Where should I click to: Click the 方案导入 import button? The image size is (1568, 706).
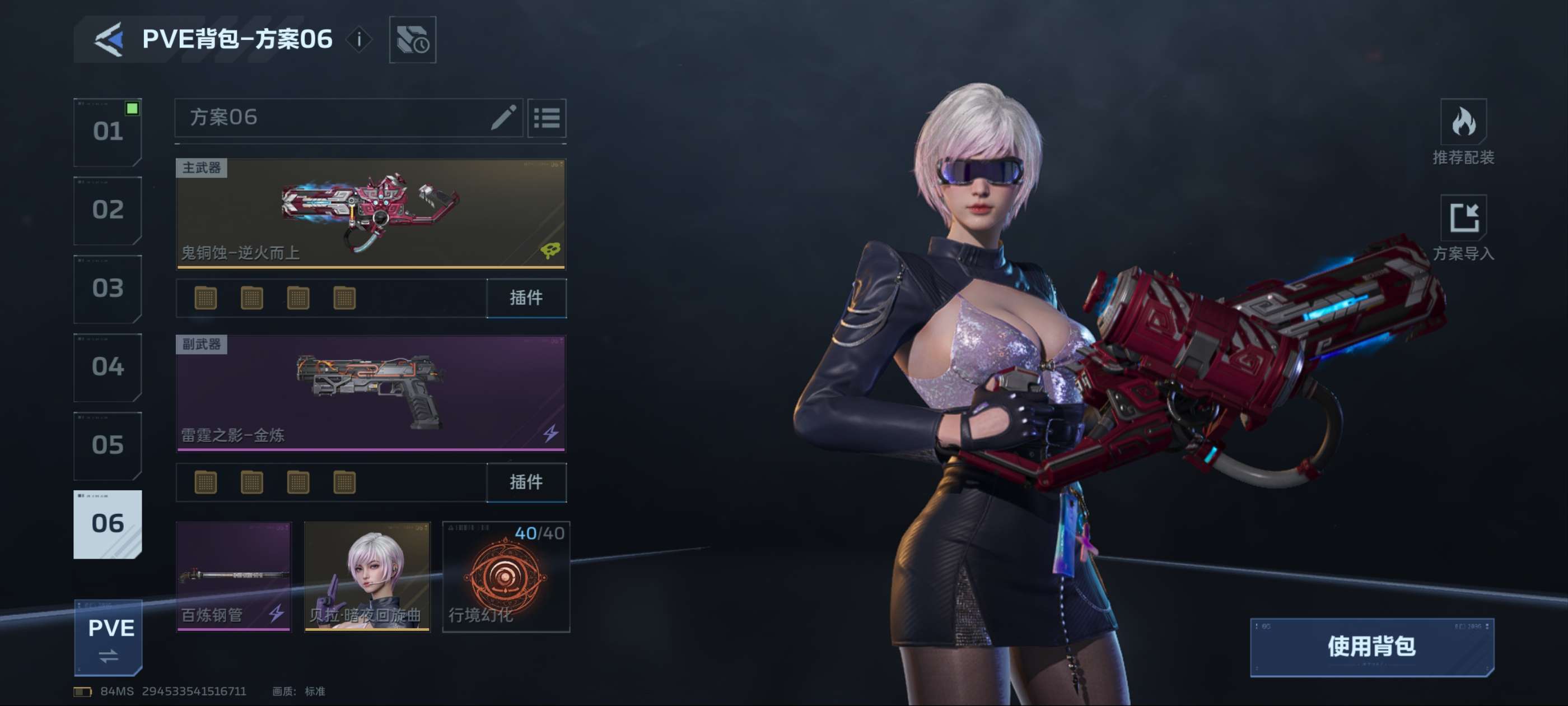point(1463,227)
